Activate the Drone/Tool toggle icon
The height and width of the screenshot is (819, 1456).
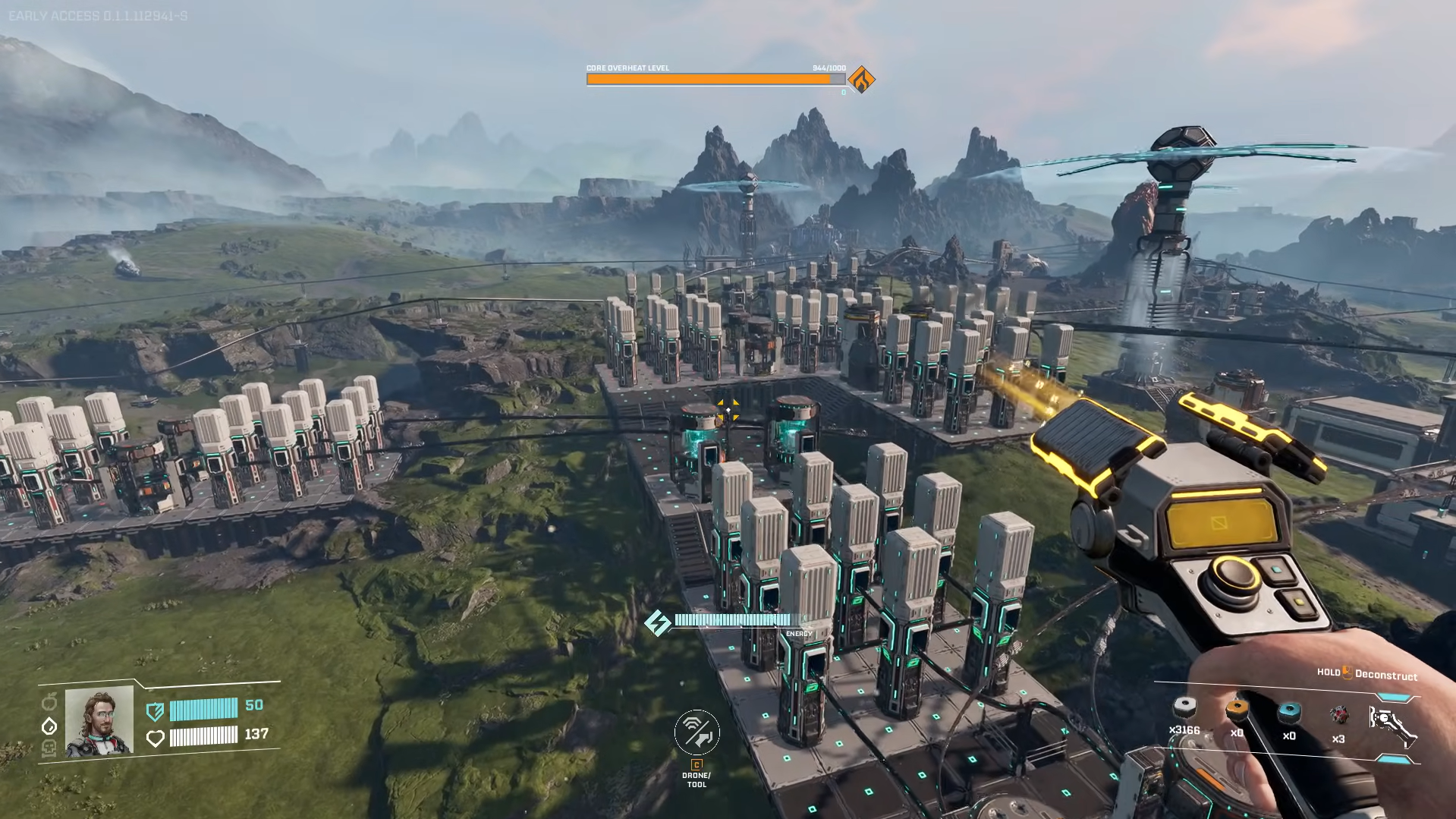pos(697,732)
